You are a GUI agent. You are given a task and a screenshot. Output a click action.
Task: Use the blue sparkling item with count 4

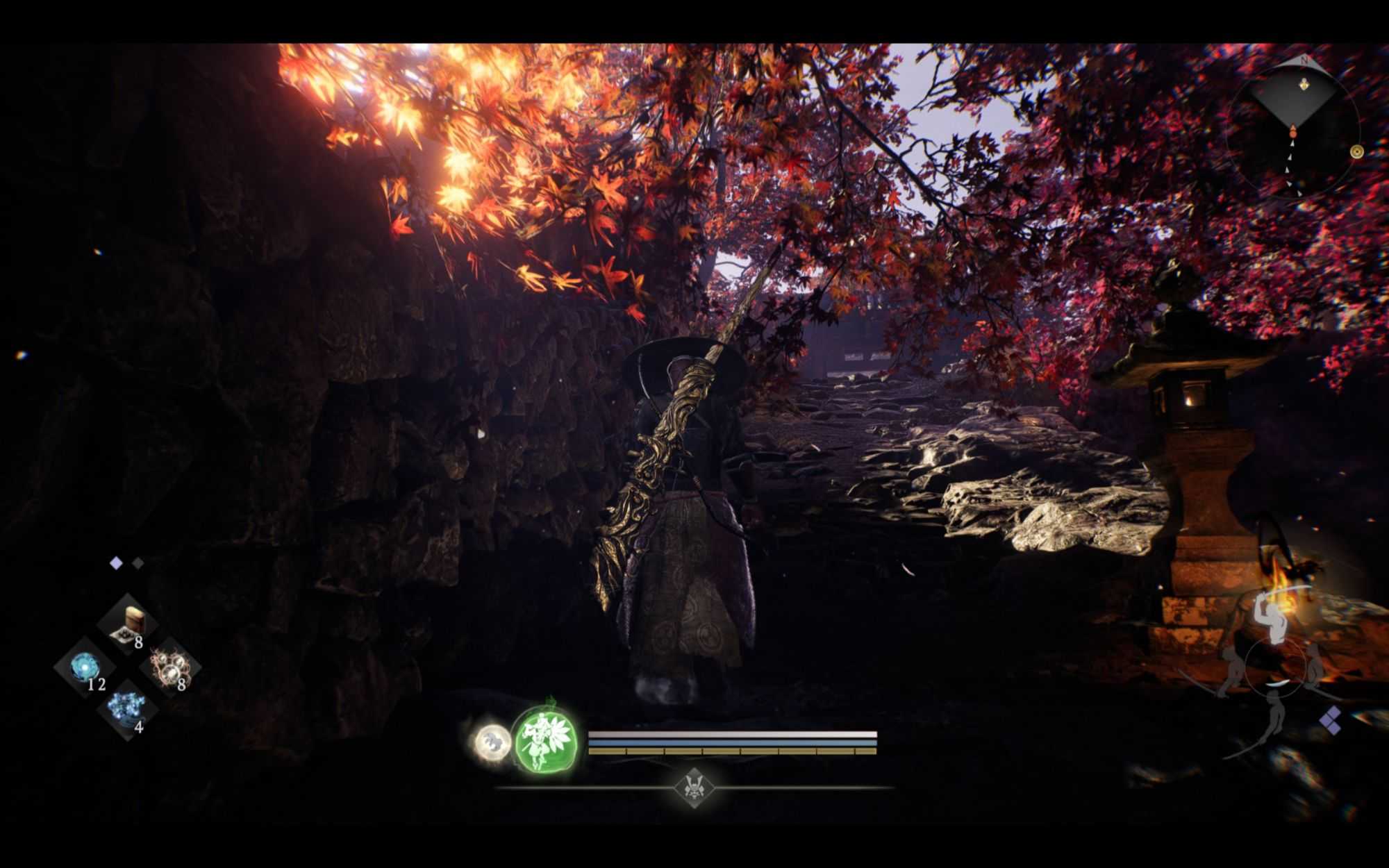click(126, 710)
